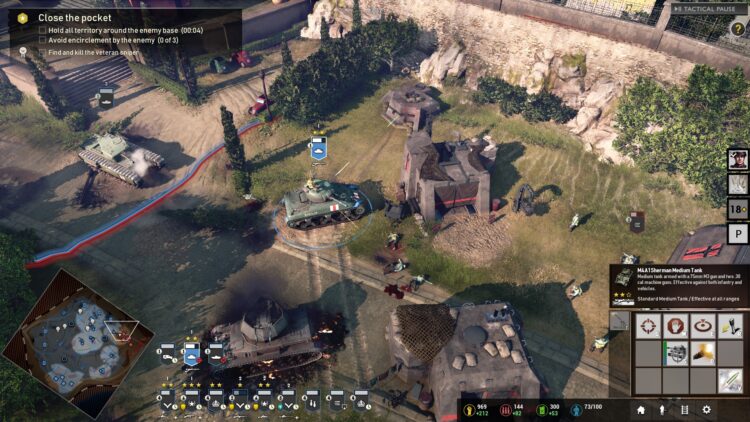Activate the red crosshair attack command
The image size is (750, 422).
click(650, 326)
